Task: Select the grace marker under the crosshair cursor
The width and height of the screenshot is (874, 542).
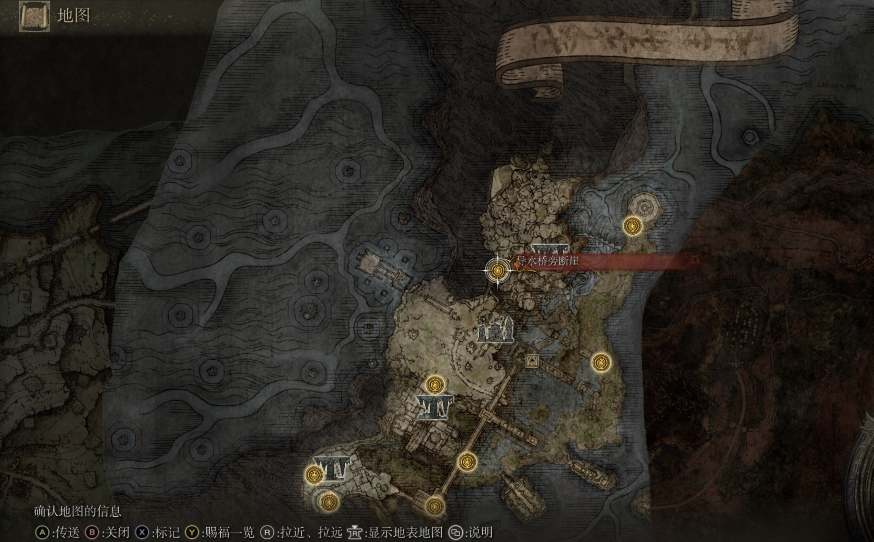Action: (x=497, y=268)
